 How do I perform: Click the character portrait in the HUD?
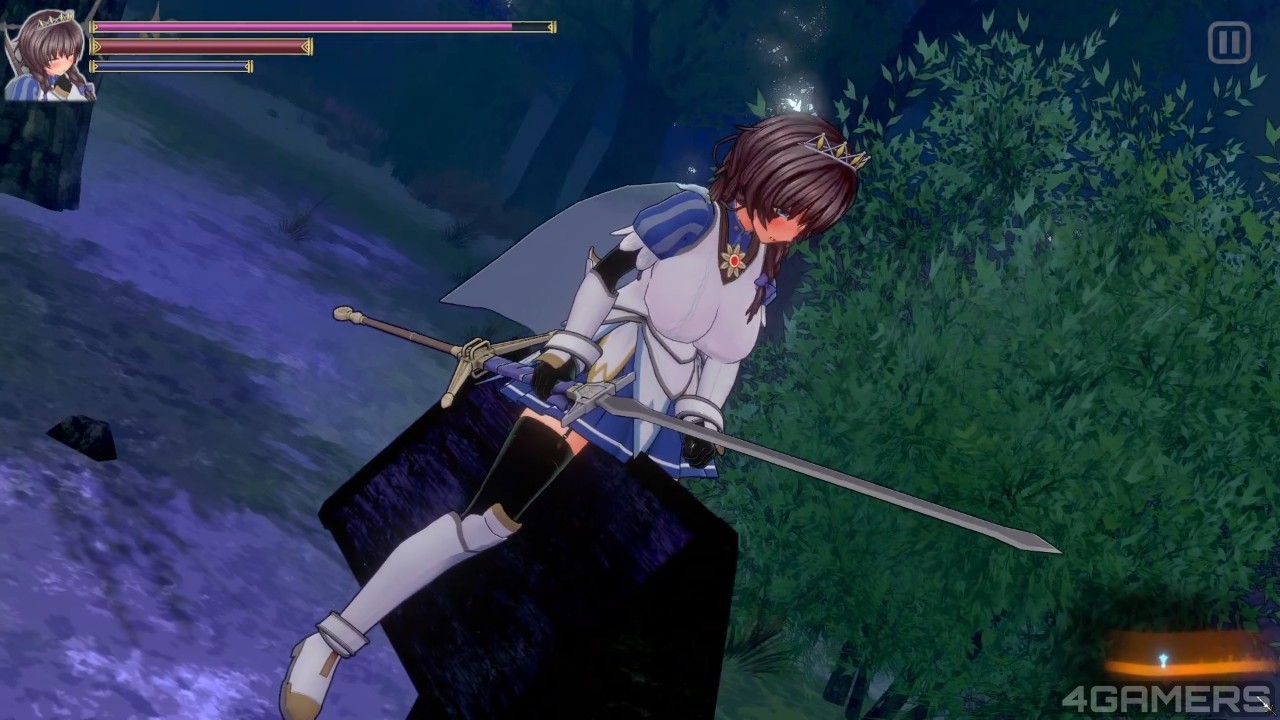(x=48, y=56)
